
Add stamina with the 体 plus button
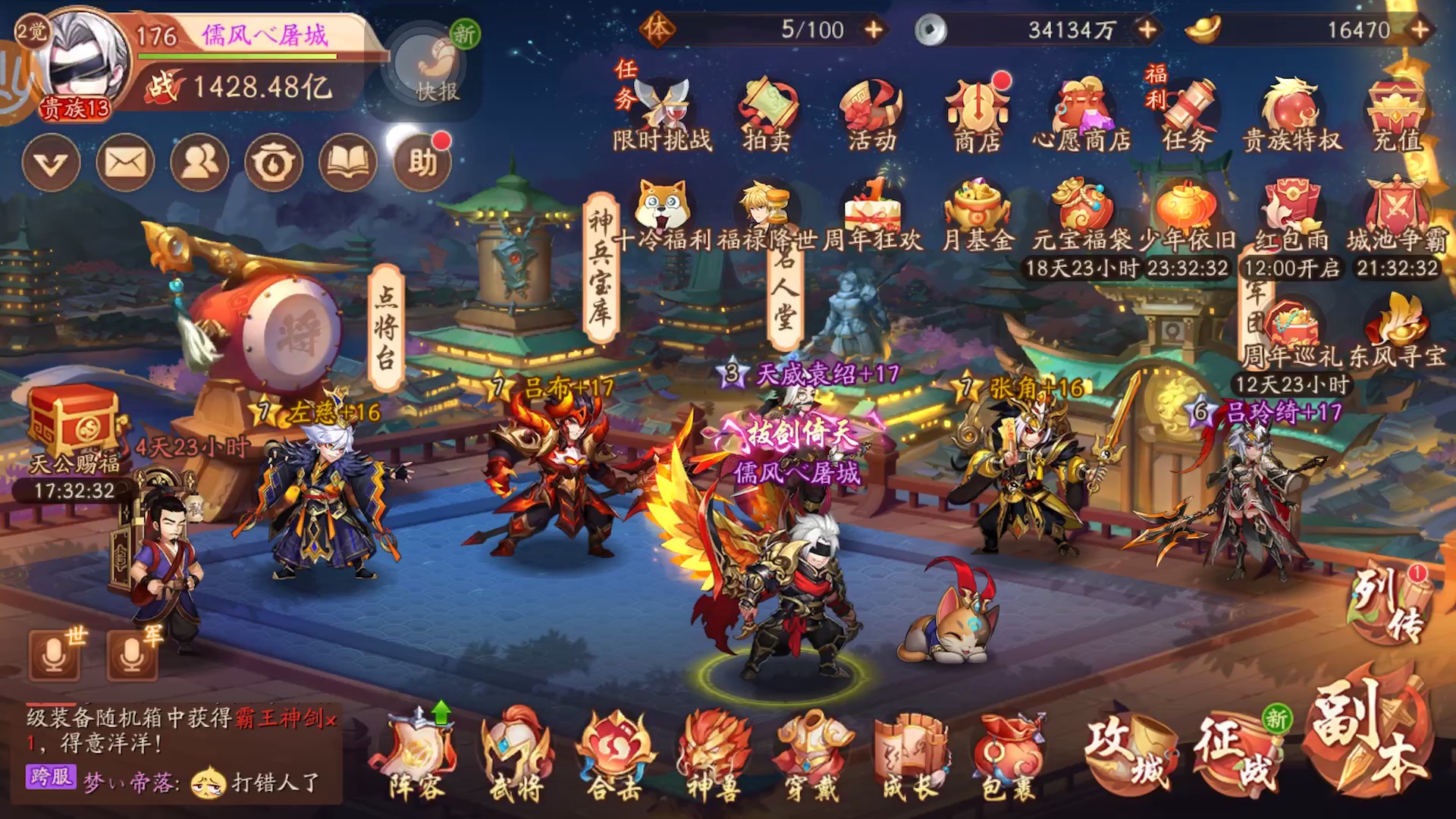(x=874, y=30)
